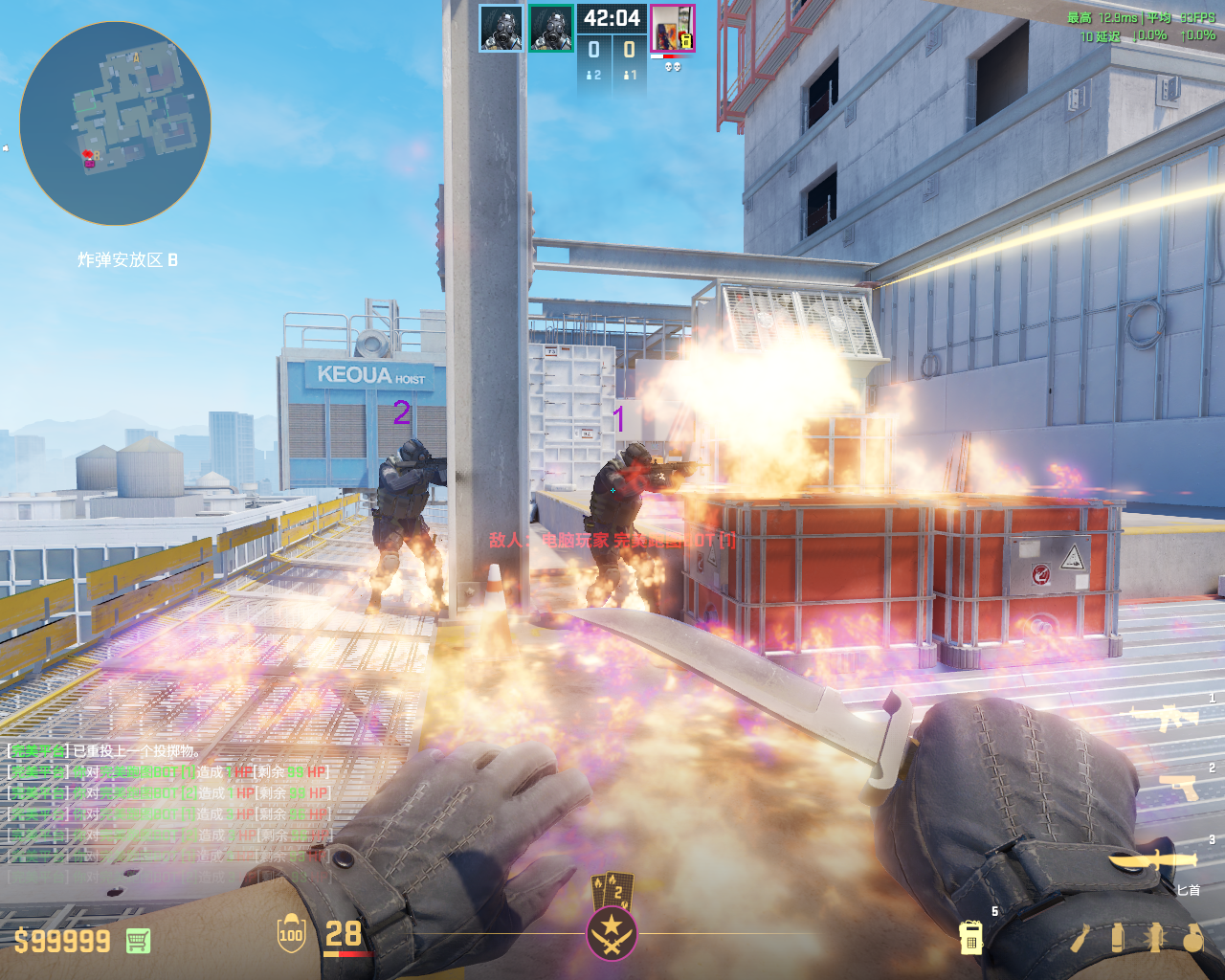Pick the flashbang grenade icon
1225x980 pixels.
coord(1154,938)
